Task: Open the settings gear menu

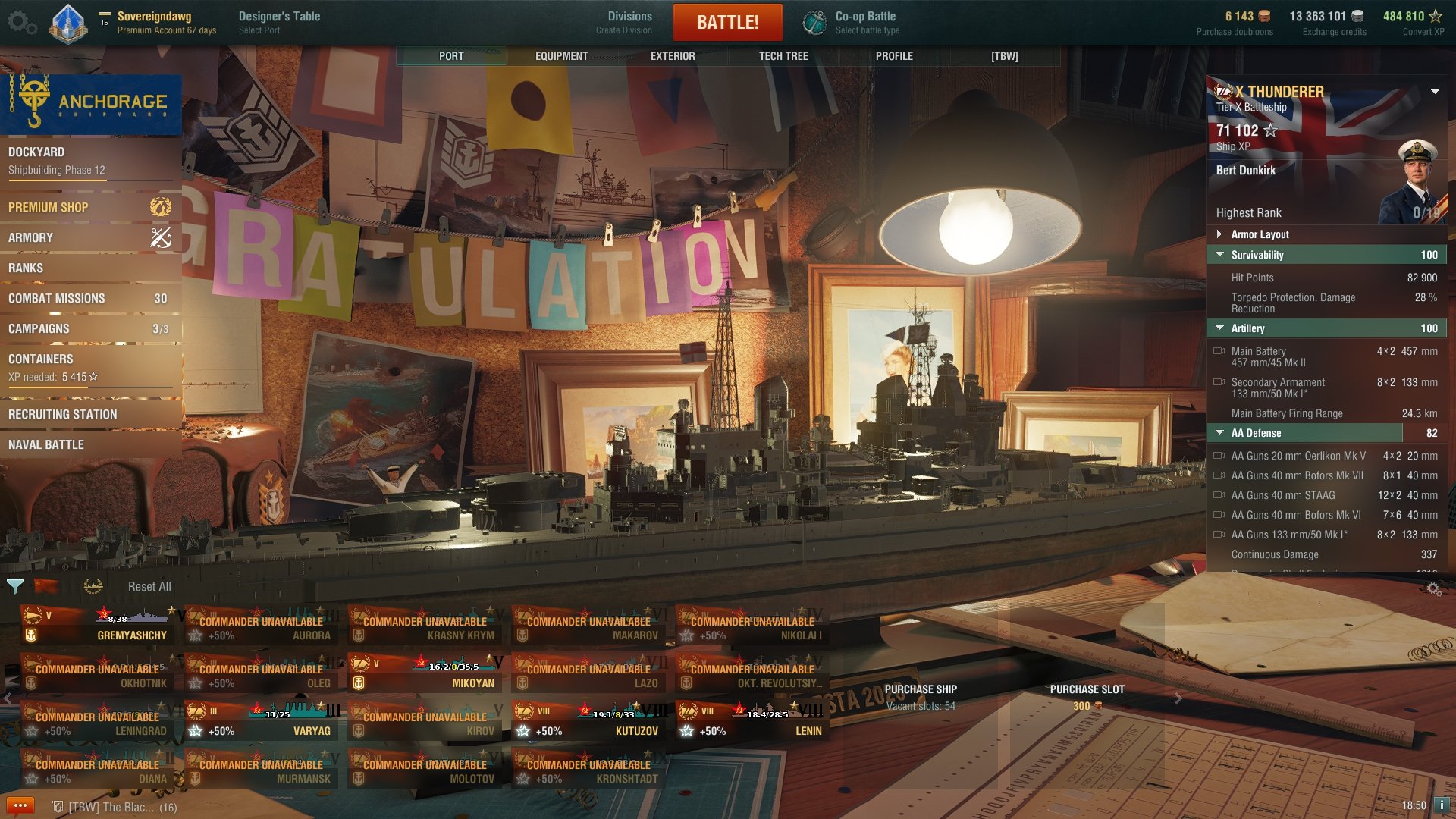Action: point(21,22)
